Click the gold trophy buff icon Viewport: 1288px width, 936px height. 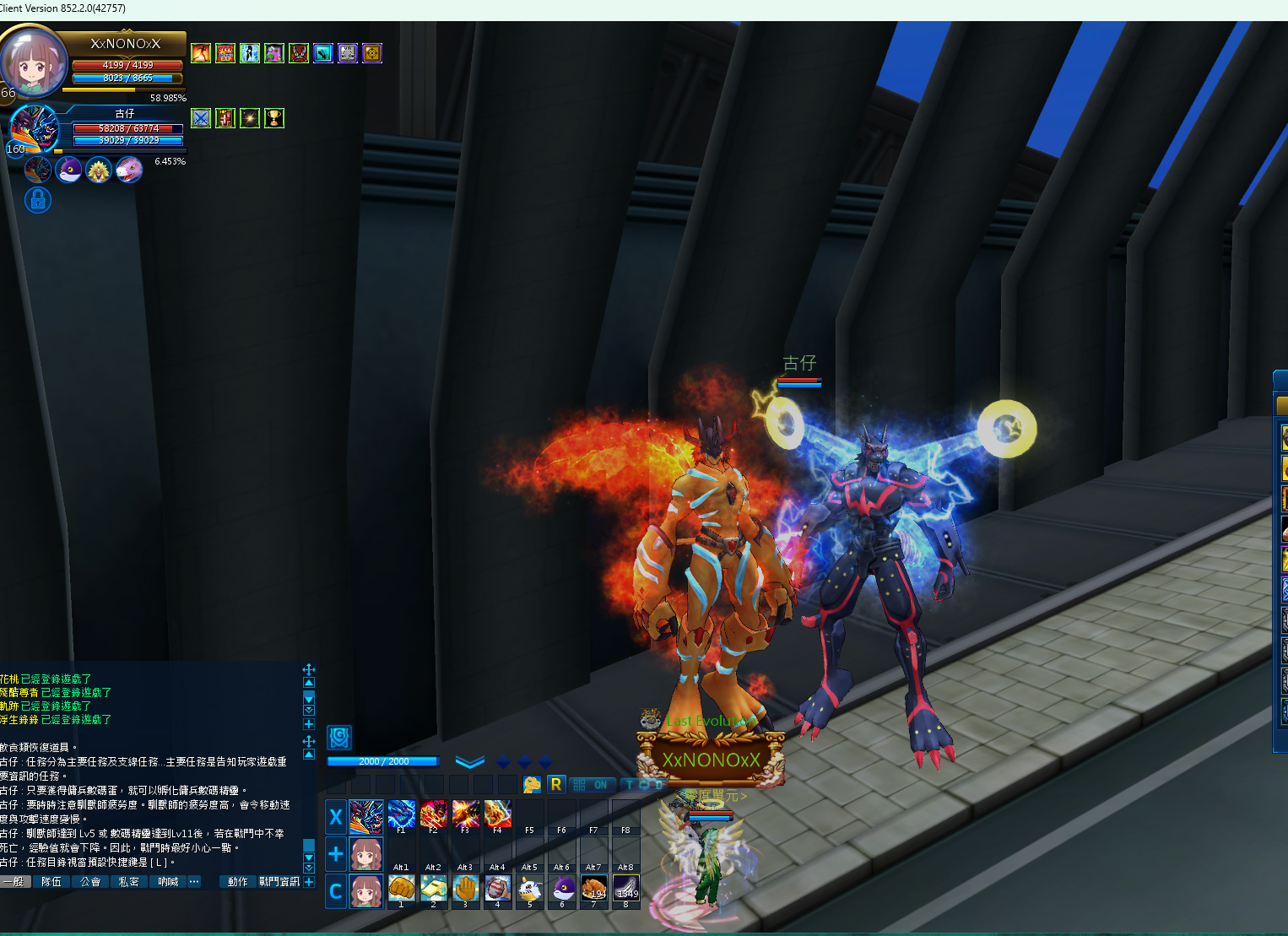(274, 118)
